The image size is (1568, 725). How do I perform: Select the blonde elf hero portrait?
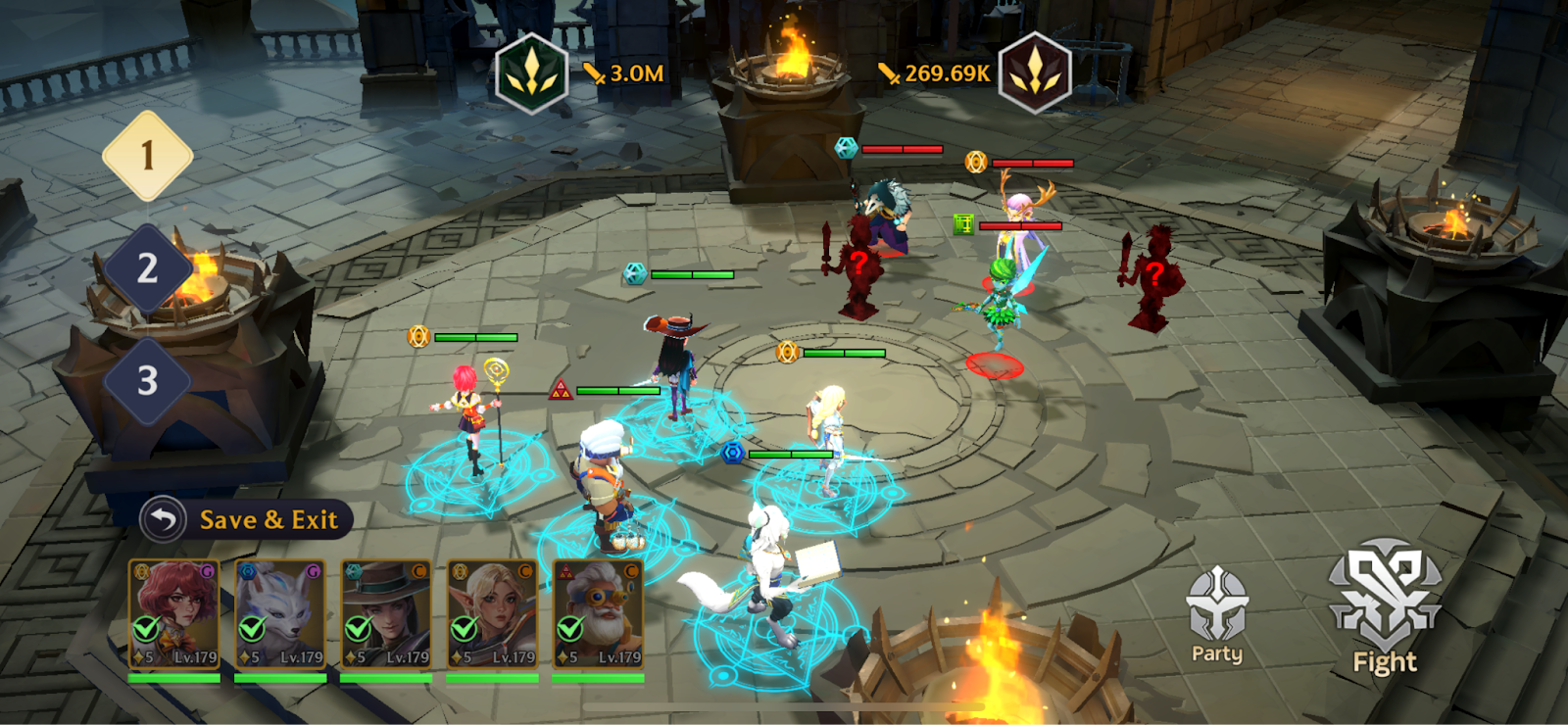tap(492, 614)
